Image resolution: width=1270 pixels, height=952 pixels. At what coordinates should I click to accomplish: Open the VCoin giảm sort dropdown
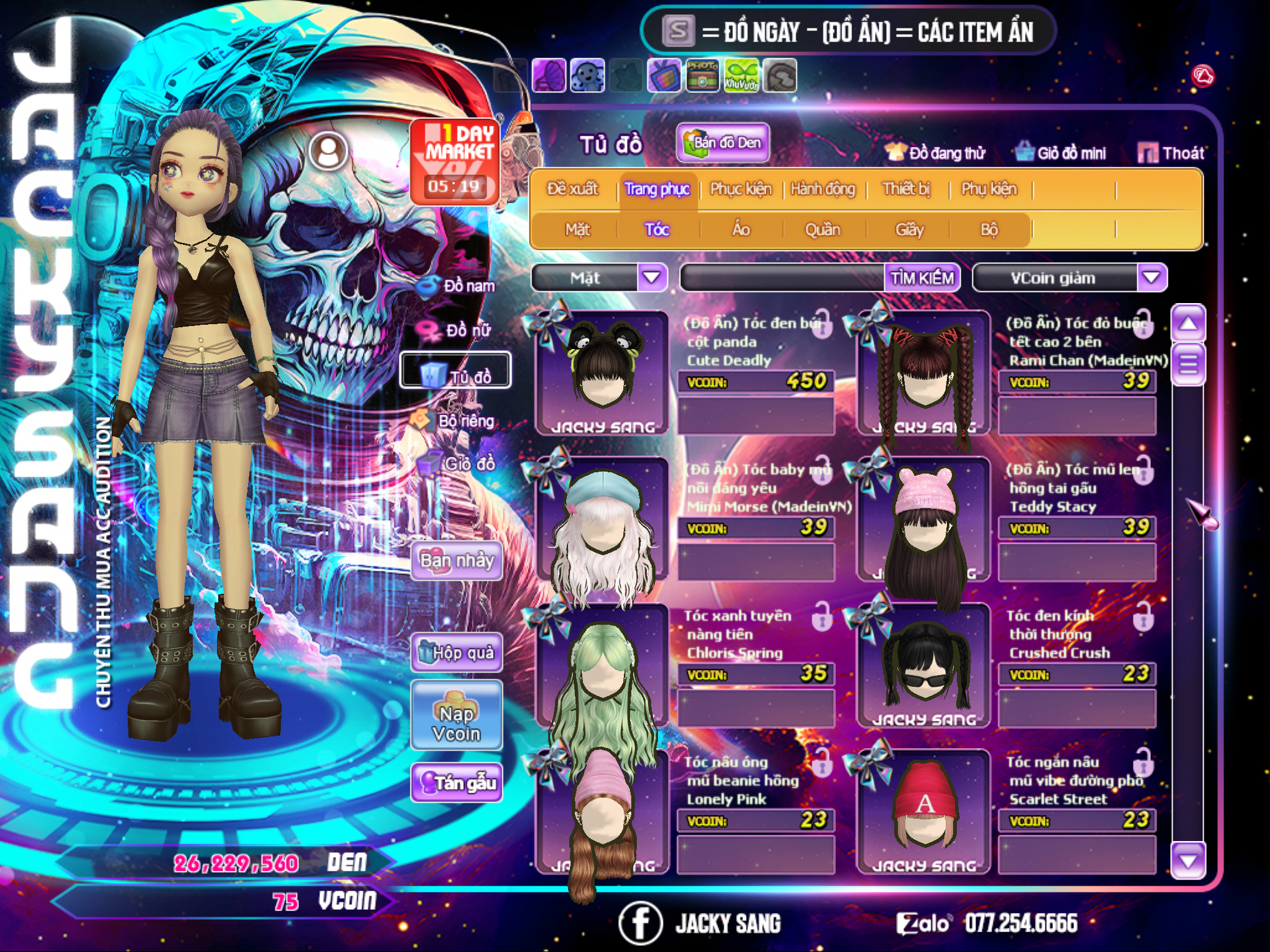pyautogui.click(x=1151, y=278)
